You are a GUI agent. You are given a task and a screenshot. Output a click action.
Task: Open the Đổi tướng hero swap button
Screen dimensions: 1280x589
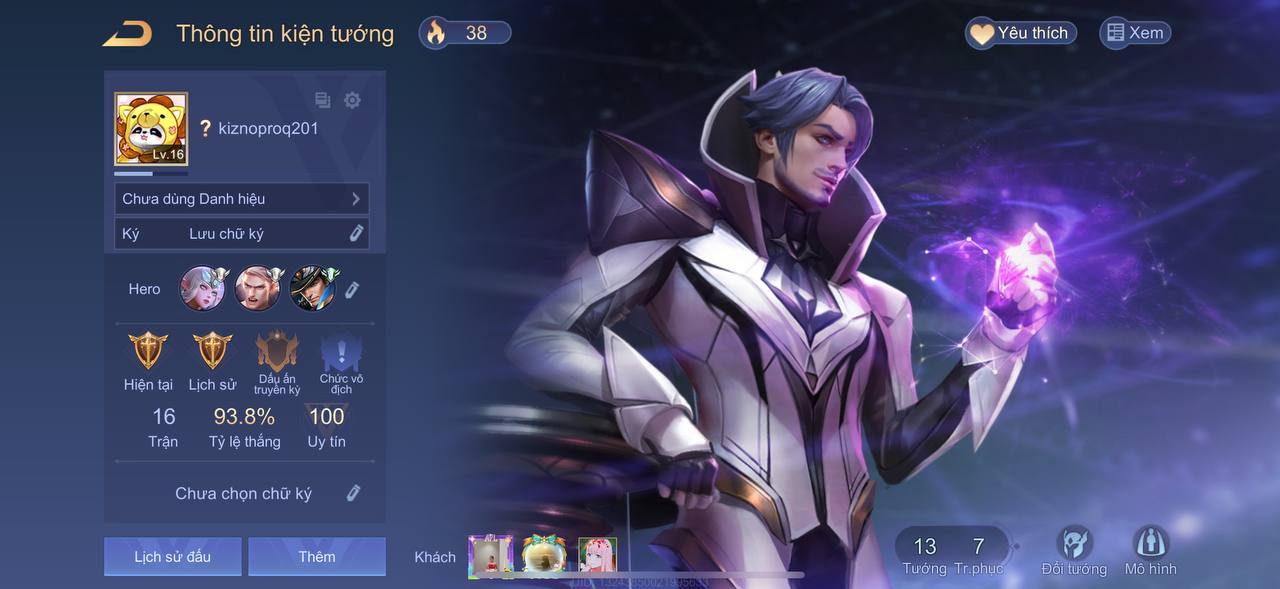(x=1074, y=549)
